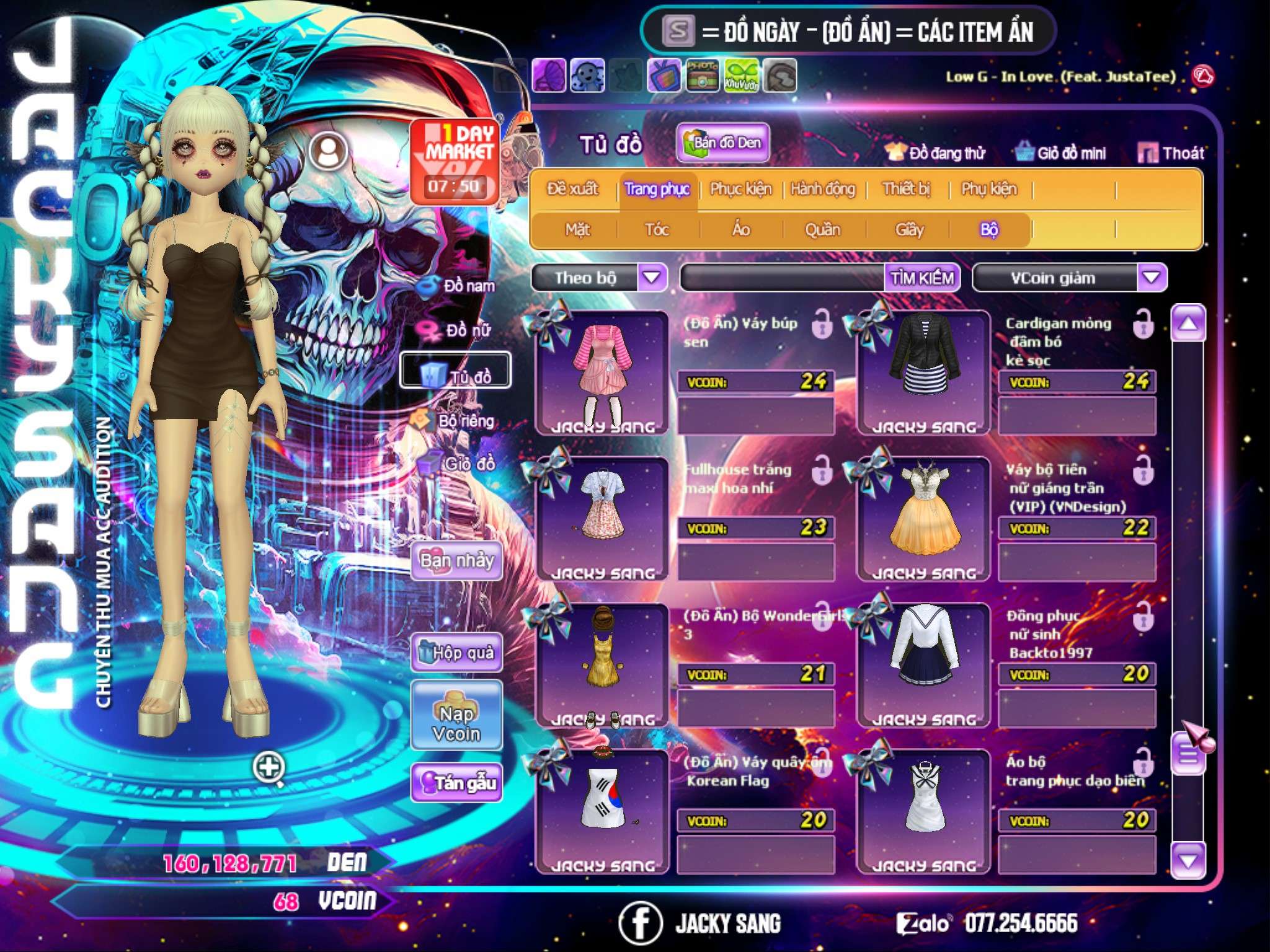Zoom the avatar with the magnifier icon
This screenshot has height=952, width=1270.
[269, 769]
